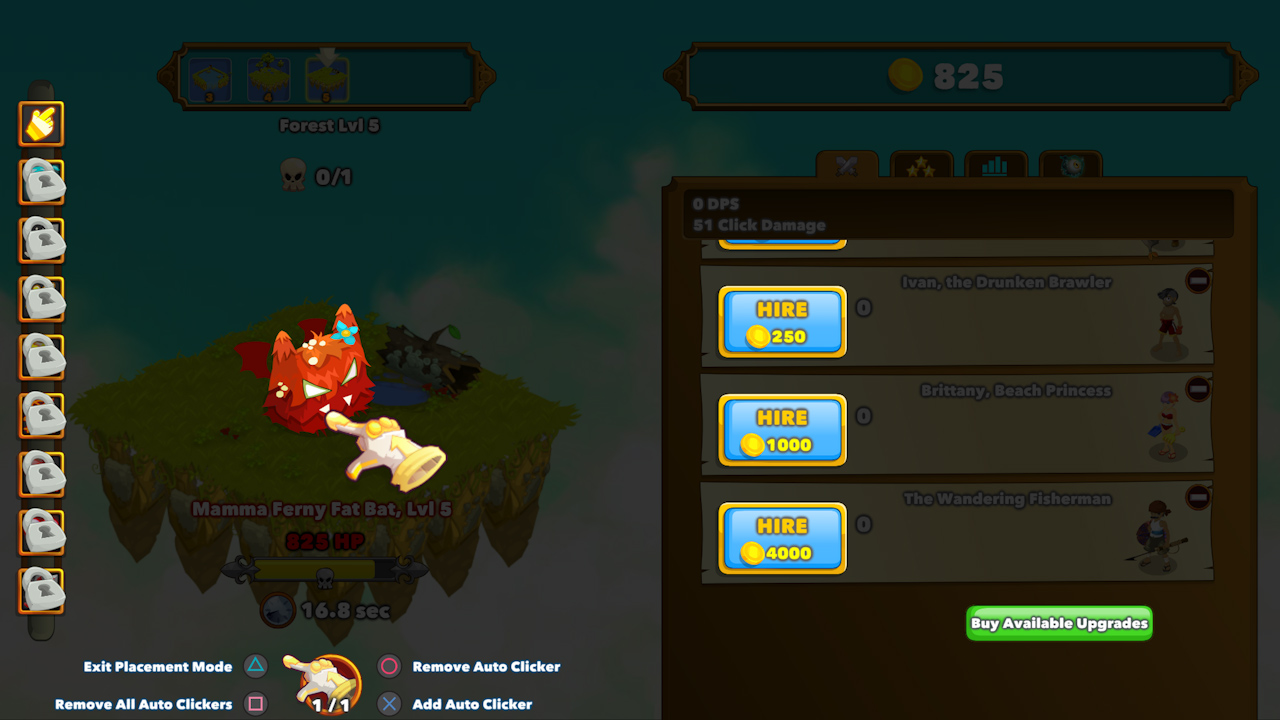Click the boss HP progress bar
Image resolution: width=1280 pixels, height=720 pixels.
click(x=327, y=571)
